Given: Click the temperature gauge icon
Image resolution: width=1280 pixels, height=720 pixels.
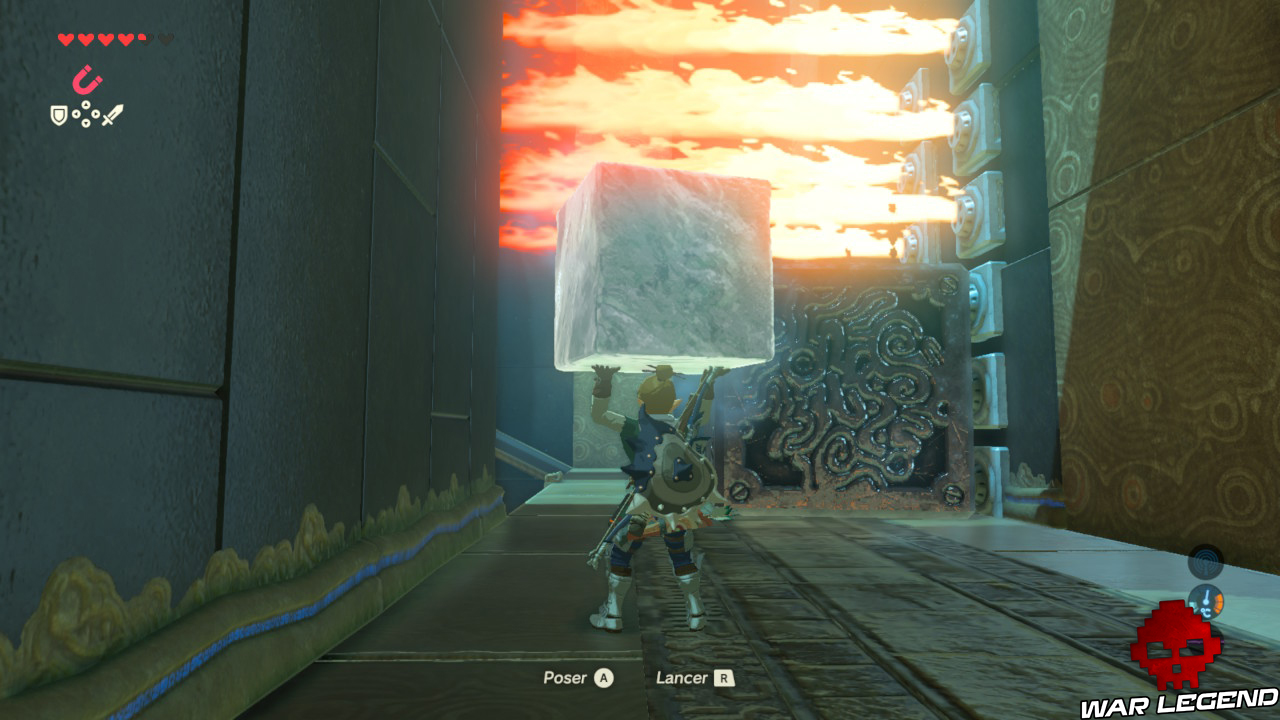Looking at the screenshot, I should coord(1206,600).
